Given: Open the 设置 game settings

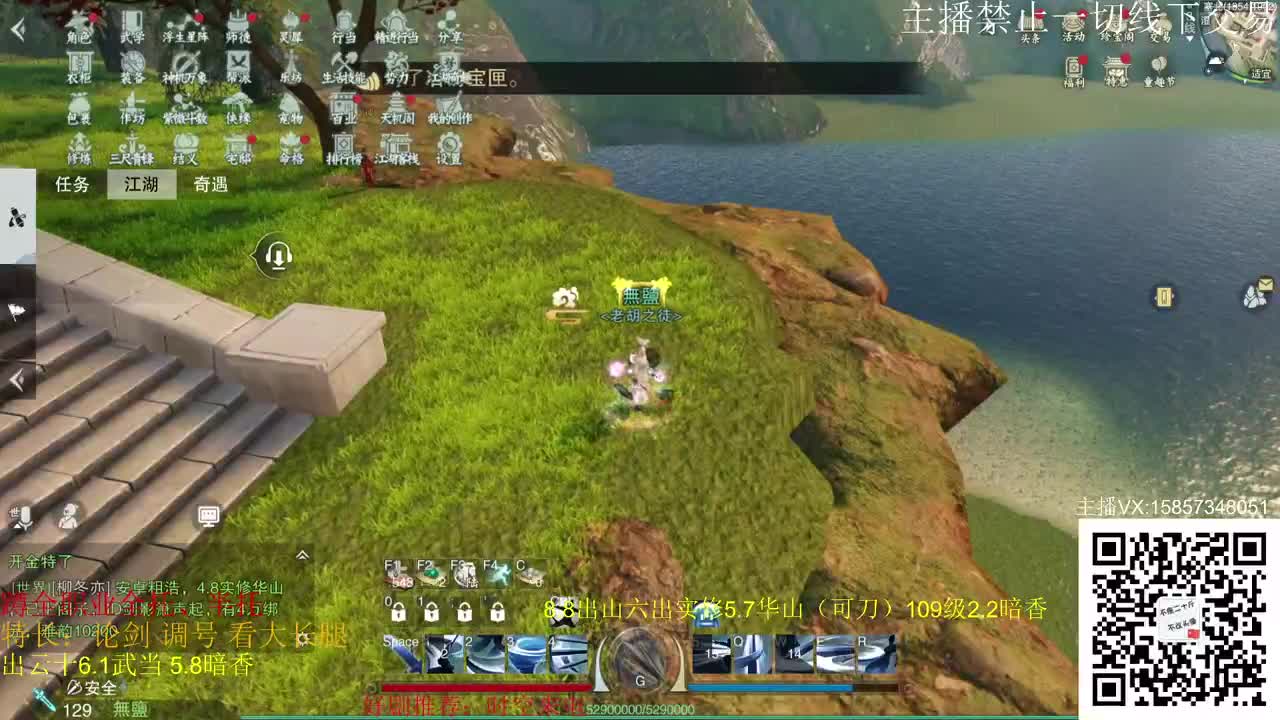Looking at the screenshot, I should (x=447, y=148).
